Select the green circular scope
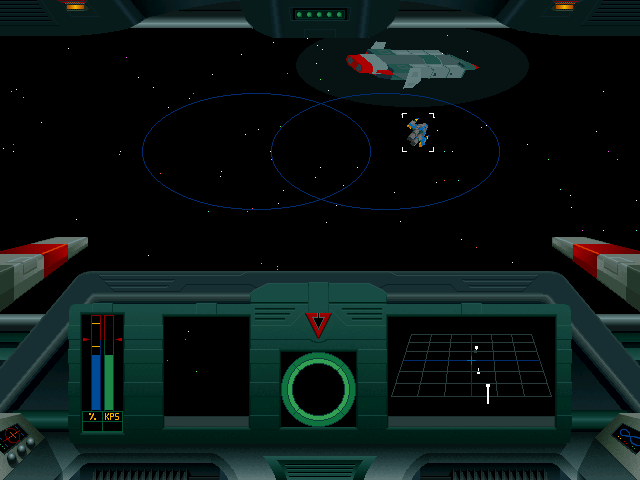The width and height of the screenshot is (640, 480). click(x=318, y=389)
